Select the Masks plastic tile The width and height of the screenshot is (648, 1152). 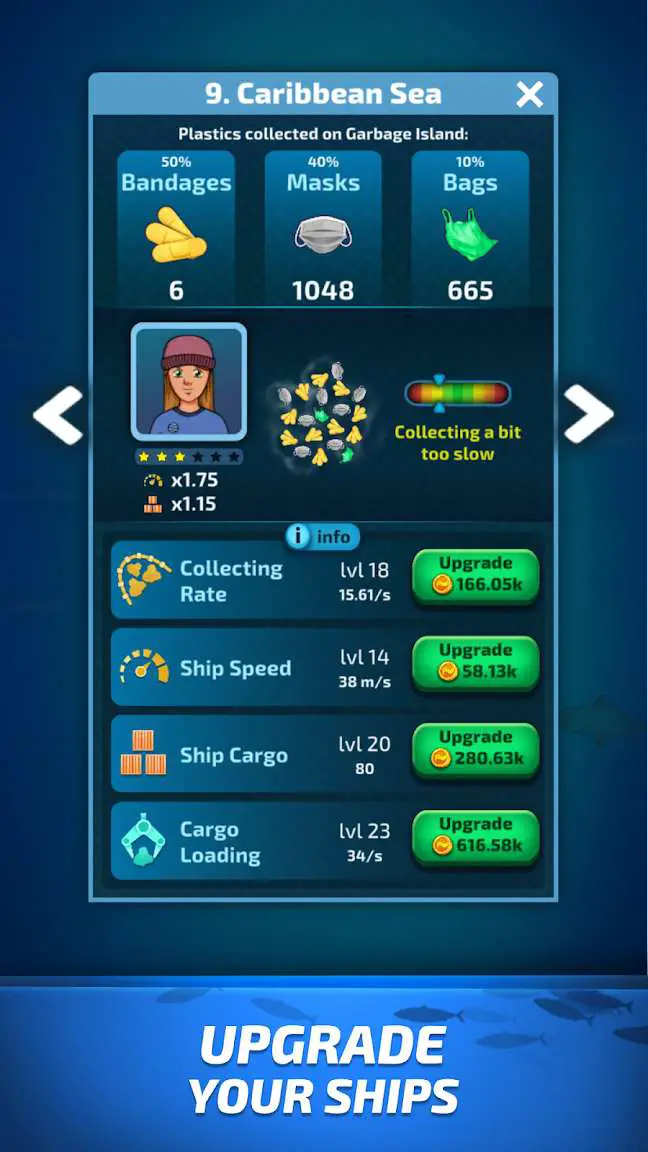tap(323, 228)
